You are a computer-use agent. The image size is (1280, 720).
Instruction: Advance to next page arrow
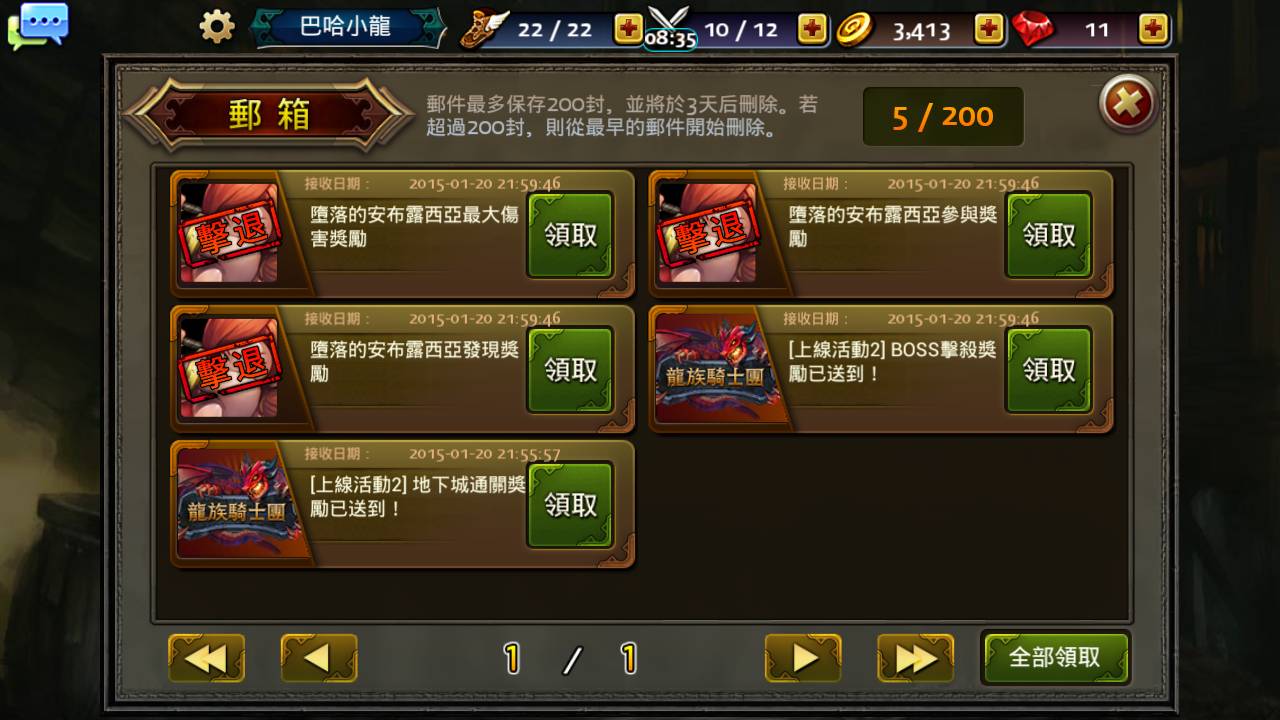click(803, 658)
